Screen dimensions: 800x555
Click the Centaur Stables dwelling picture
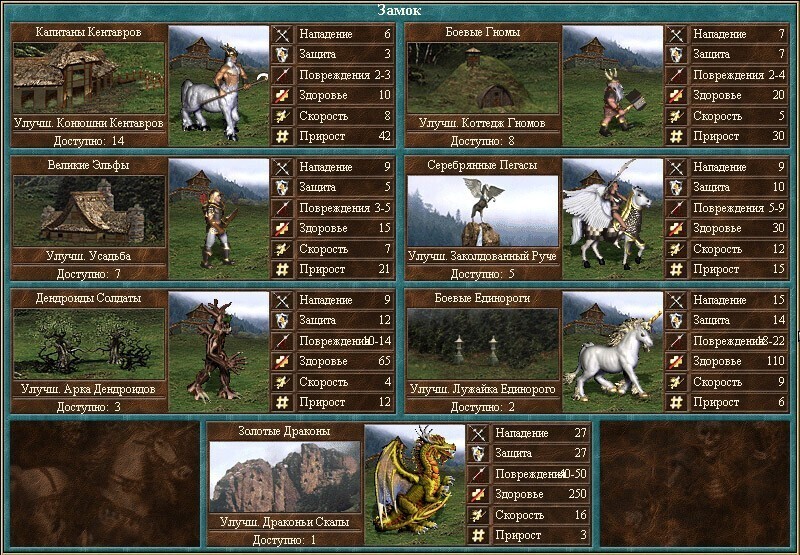(89, 78)
